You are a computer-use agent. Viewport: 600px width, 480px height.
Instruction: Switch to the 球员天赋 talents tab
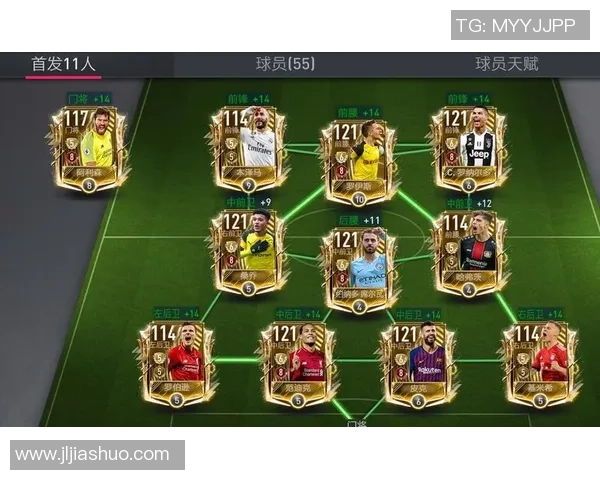pos(506,64)
